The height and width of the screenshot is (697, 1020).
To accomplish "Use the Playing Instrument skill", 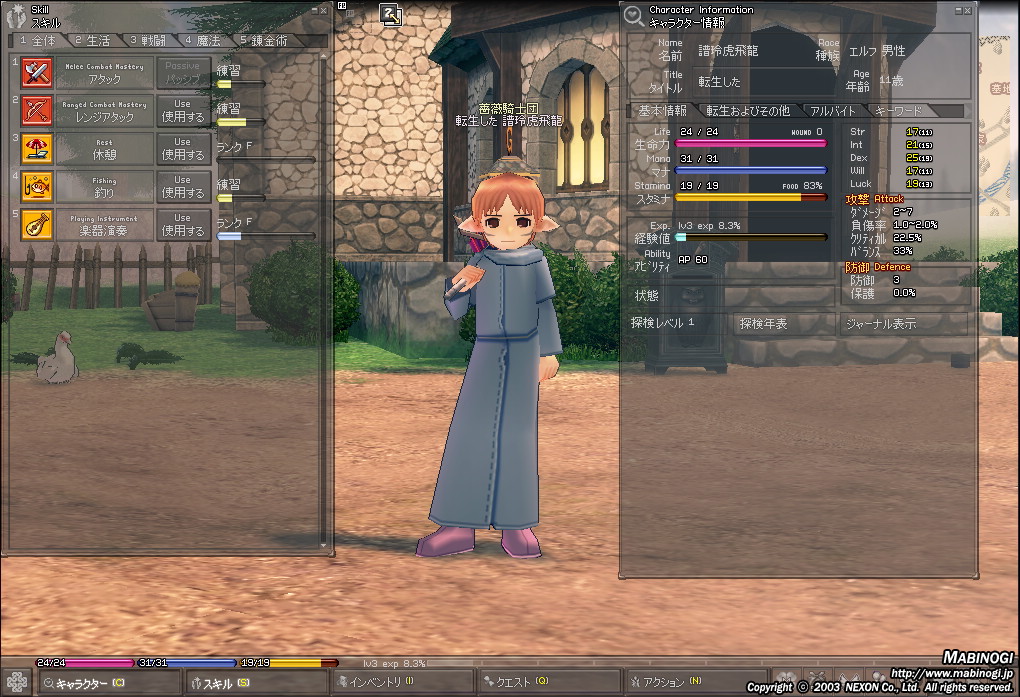I will [182, 224].
